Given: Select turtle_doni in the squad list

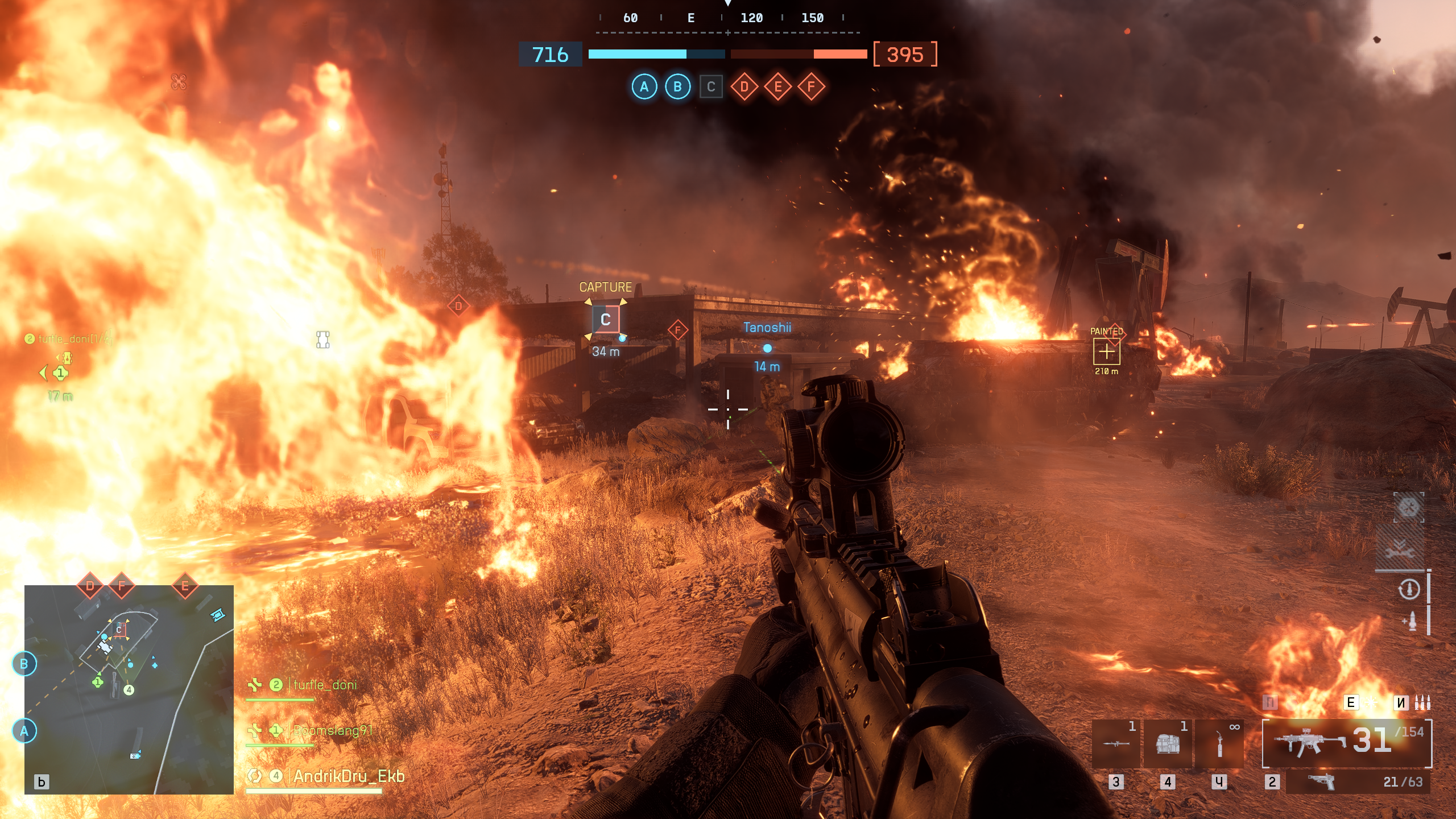Looking at the screenshot, I should click(x=325, y=685).
